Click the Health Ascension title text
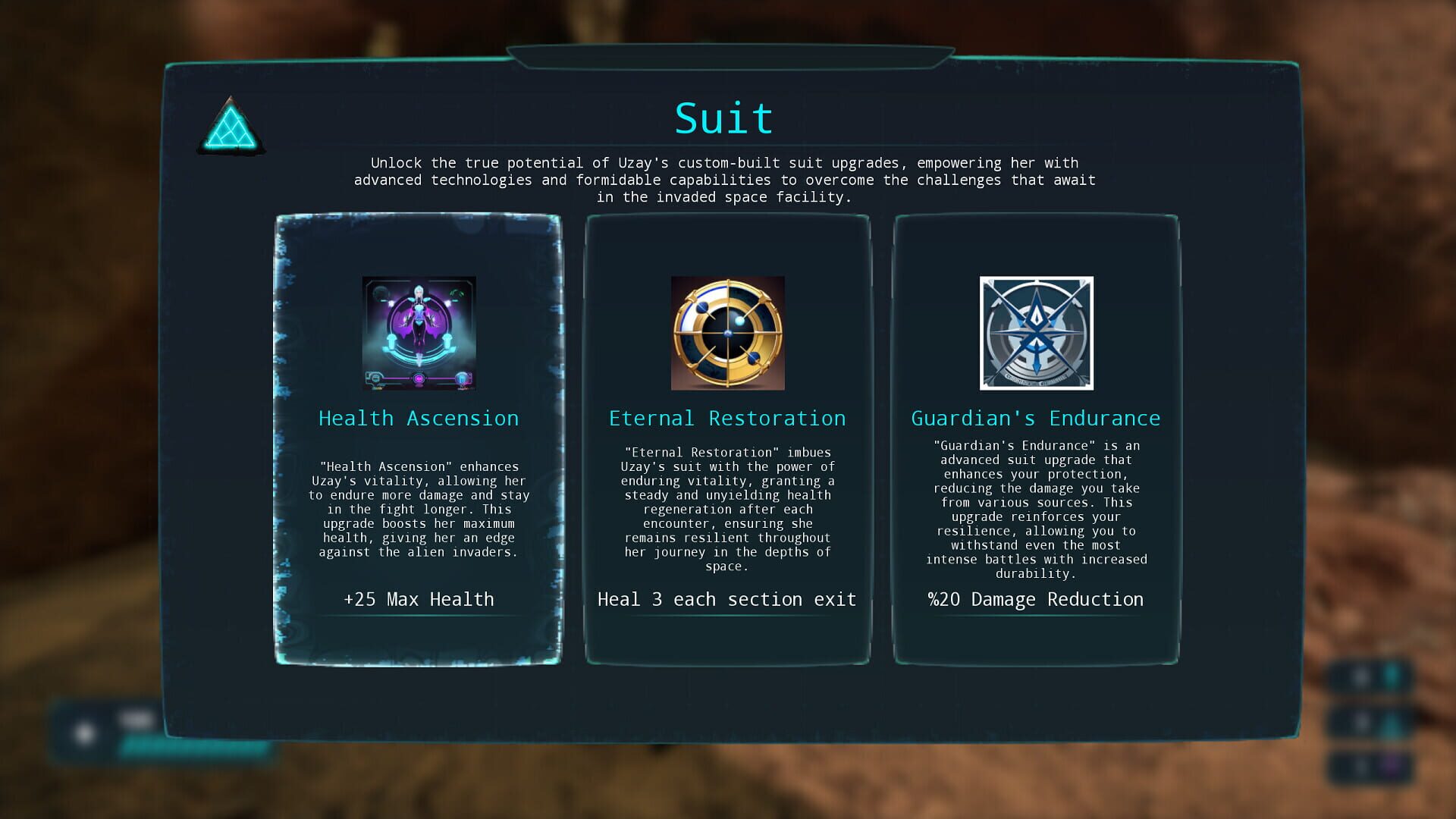Viewport: 1456px width, 819px height. (419, 418)
